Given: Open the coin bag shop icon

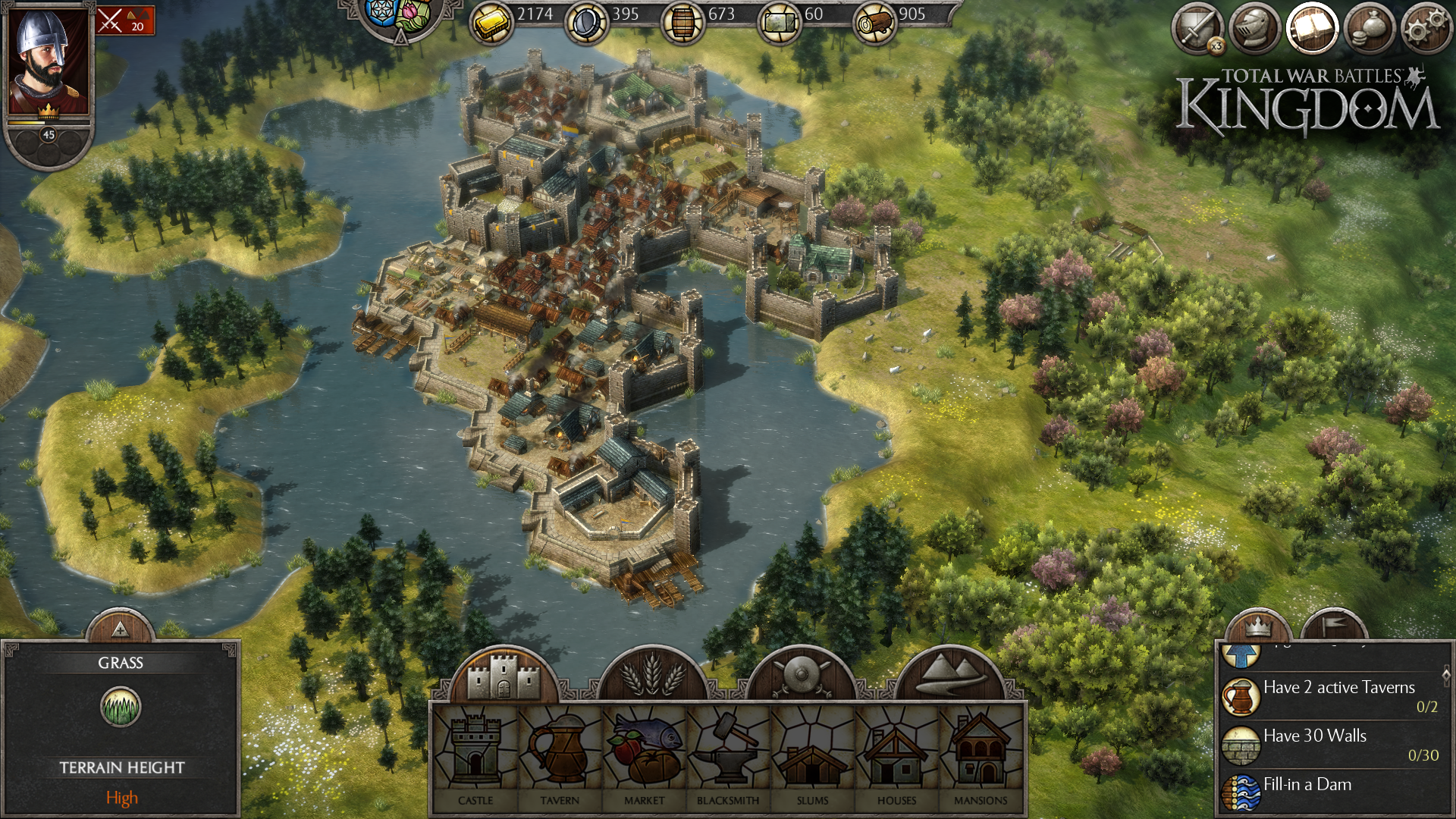Looking at the screenshot, I should click(1370, 30).
